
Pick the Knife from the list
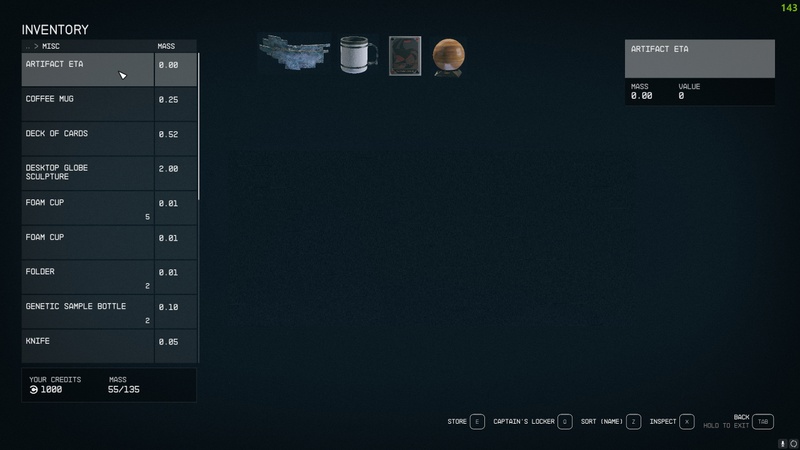pyautogui.click(x=88, y=345)
